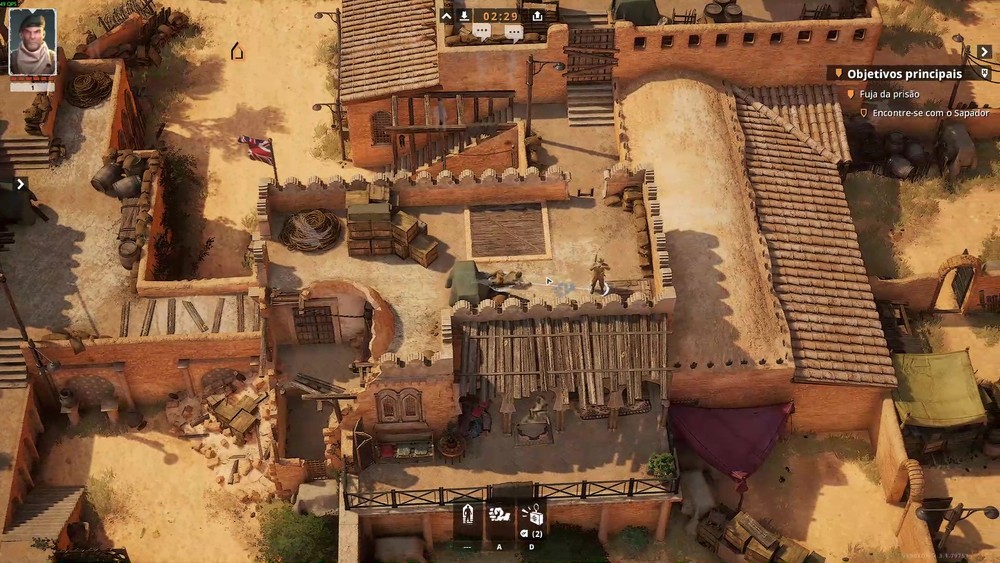This screenshot has width=1000, height=563.
Task: Activate the punch melee attack ability
Action: pyautogui.click(x=499, y=516)
